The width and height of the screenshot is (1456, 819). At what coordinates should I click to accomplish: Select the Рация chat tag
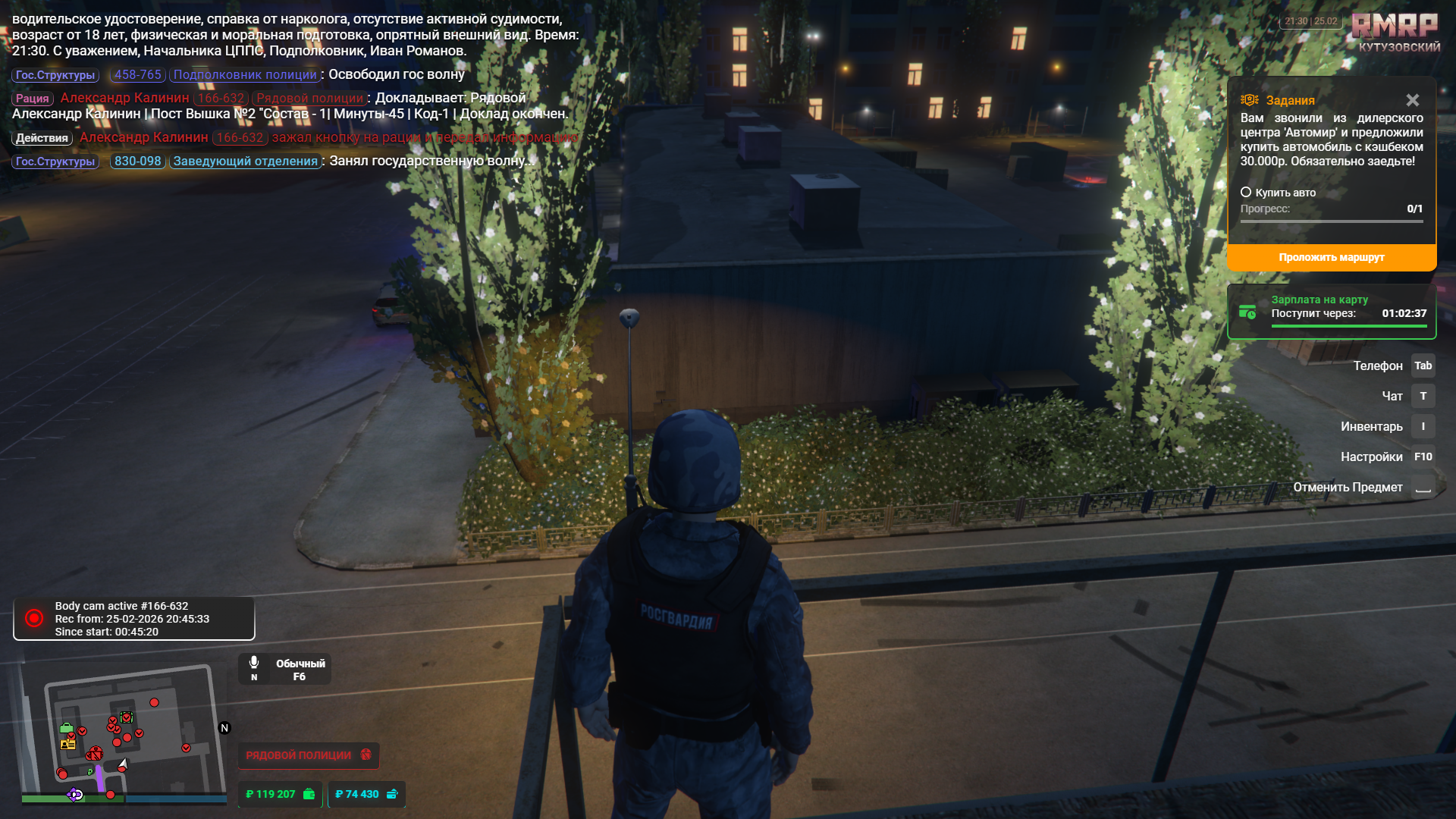32,99
